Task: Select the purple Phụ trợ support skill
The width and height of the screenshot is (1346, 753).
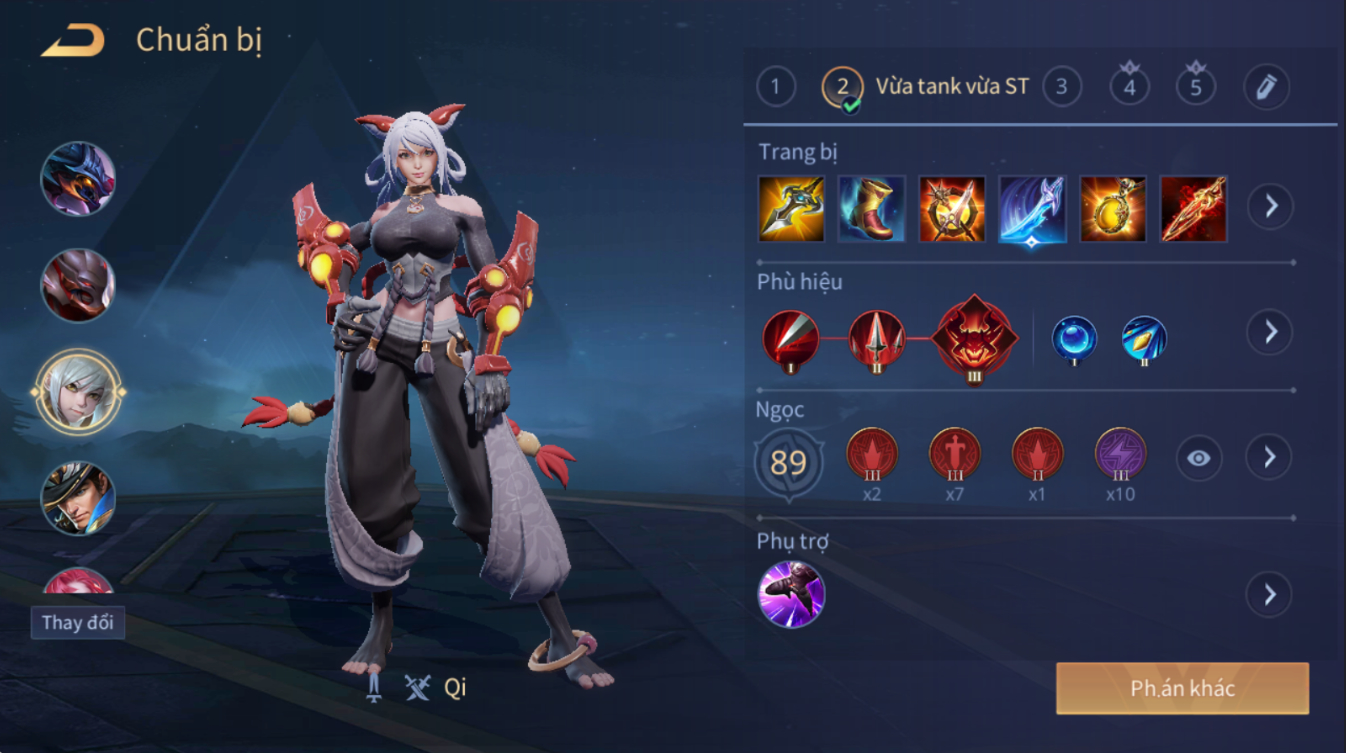Action: (x=791, y=594)
